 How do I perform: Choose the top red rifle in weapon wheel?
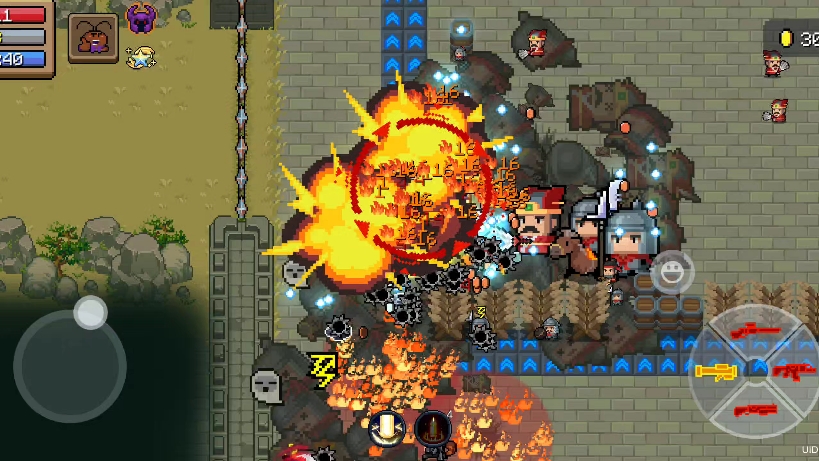(755, 330)
